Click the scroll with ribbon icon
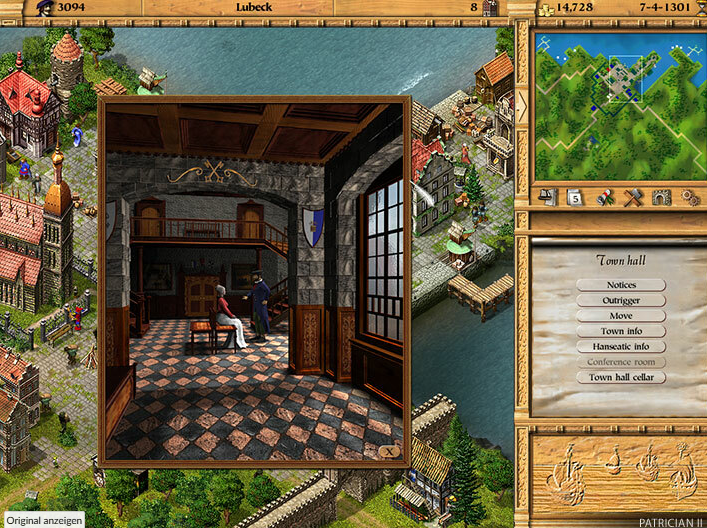The width and height of the screenshot is (707, 528). (x=603, y=197)
